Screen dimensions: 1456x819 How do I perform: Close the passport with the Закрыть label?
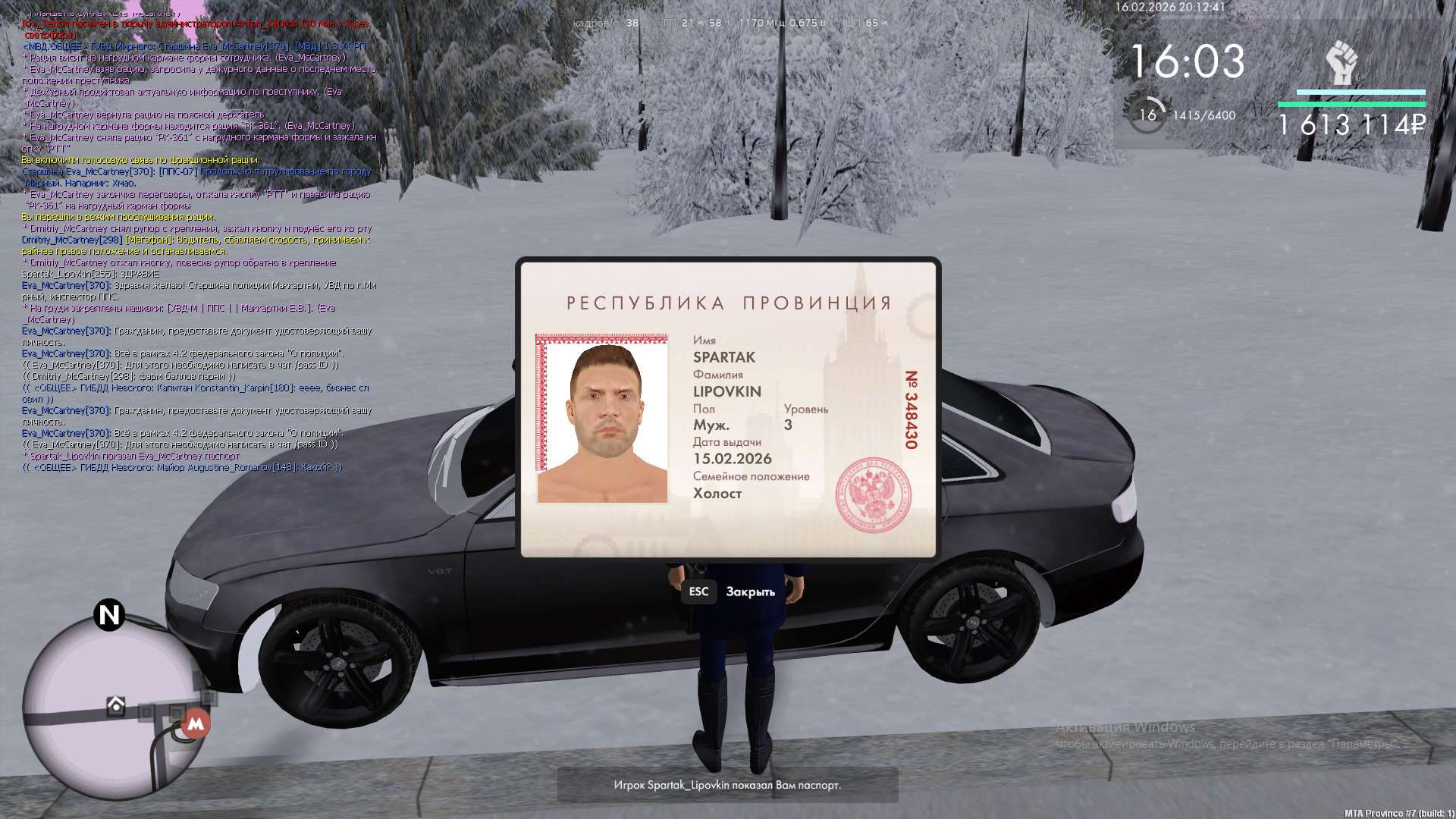point(749,592)
